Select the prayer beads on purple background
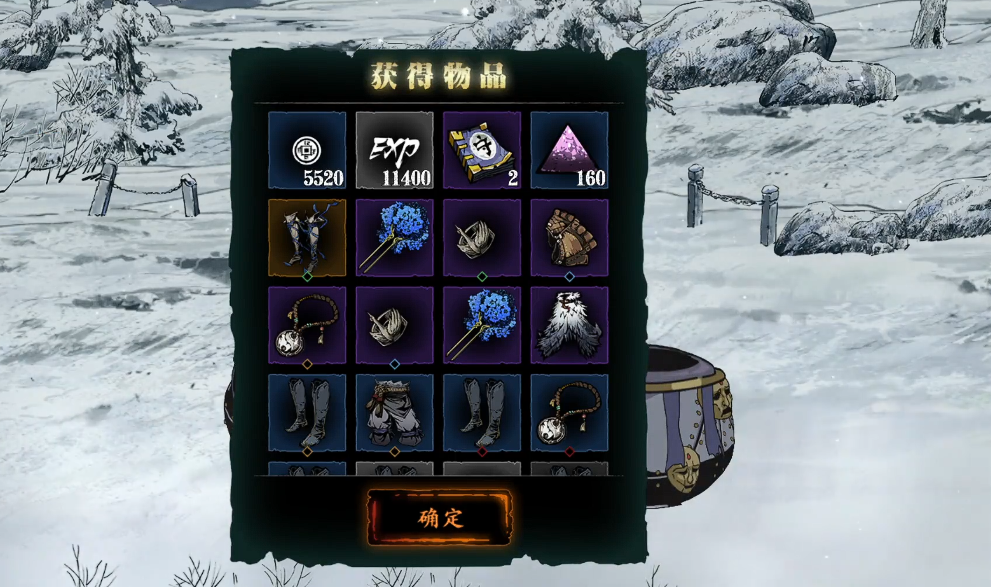Viewport: 991px width, 587px height. point(307,325)
